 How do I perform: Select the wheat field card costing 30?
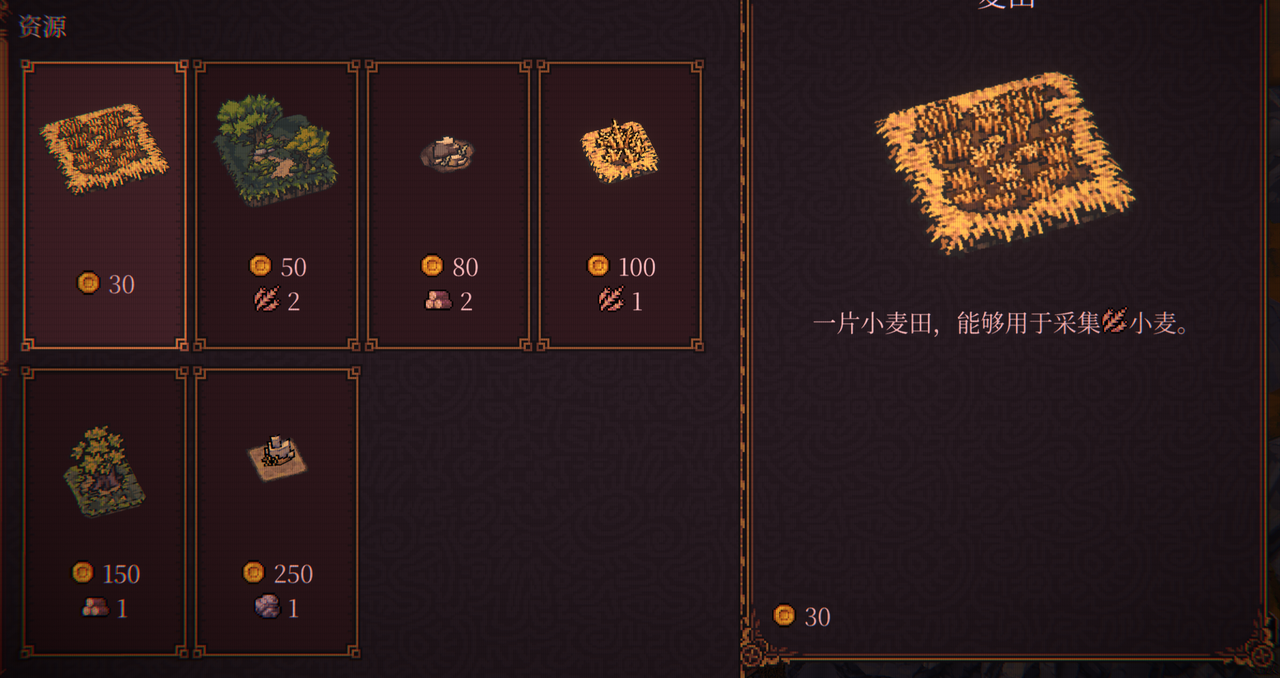tap(104, 205)
